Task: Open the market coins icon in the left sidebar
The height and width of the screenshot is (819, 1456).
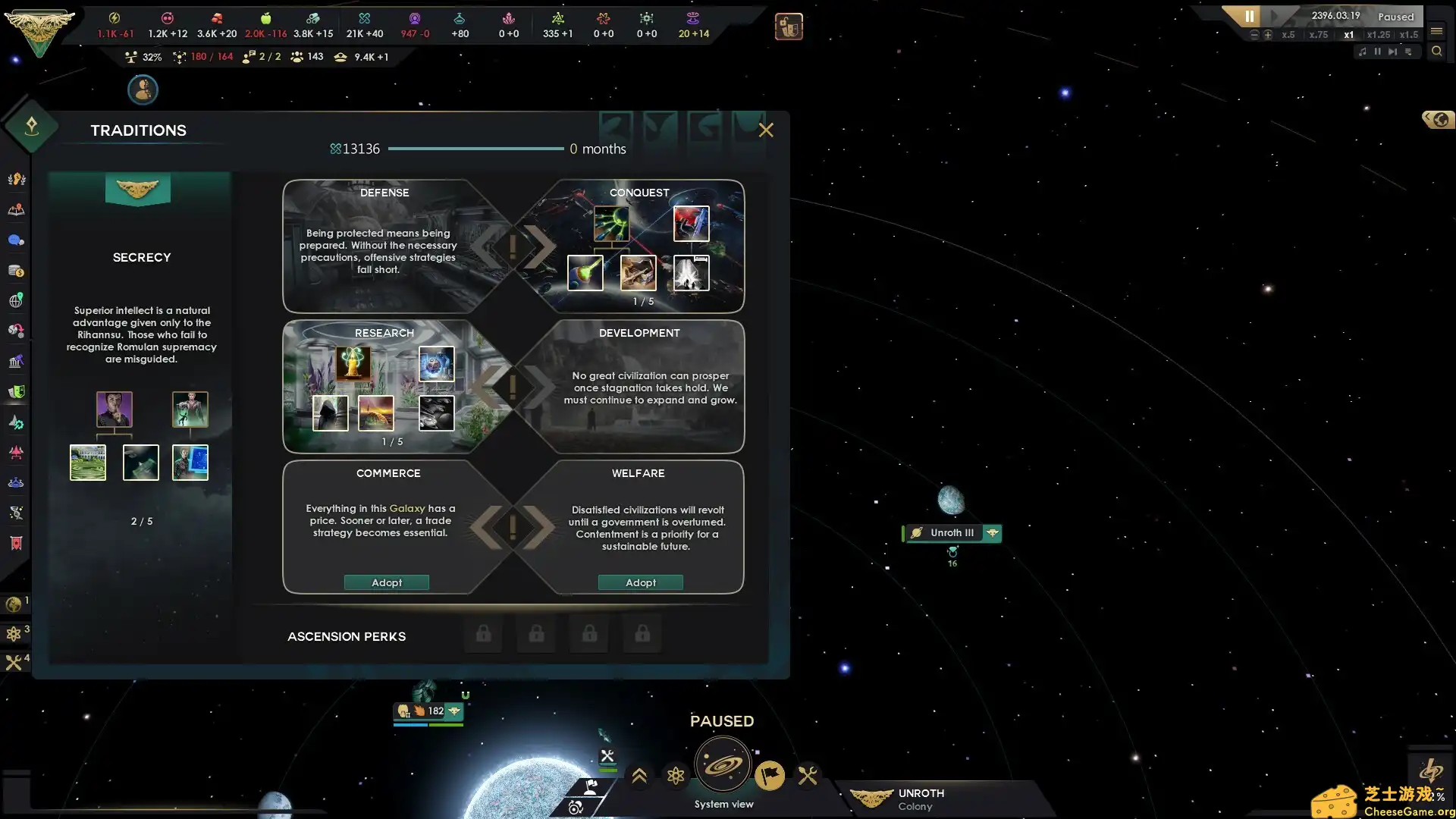Action: (15, 271)
